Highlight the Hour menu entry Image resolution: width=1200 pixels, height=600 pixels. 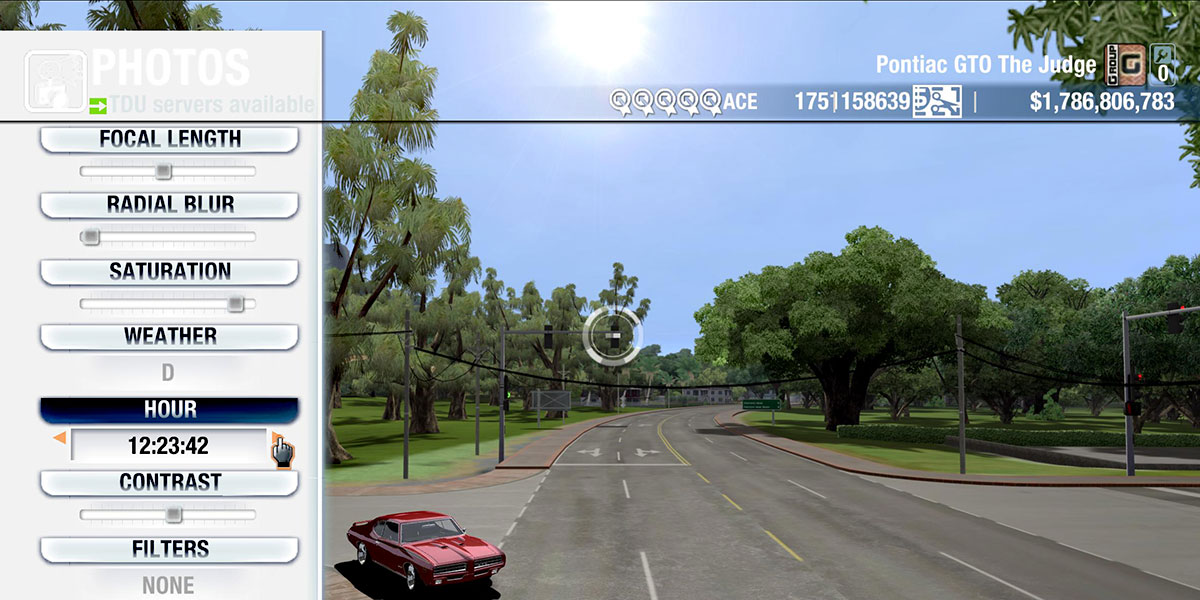coord(169,410)
